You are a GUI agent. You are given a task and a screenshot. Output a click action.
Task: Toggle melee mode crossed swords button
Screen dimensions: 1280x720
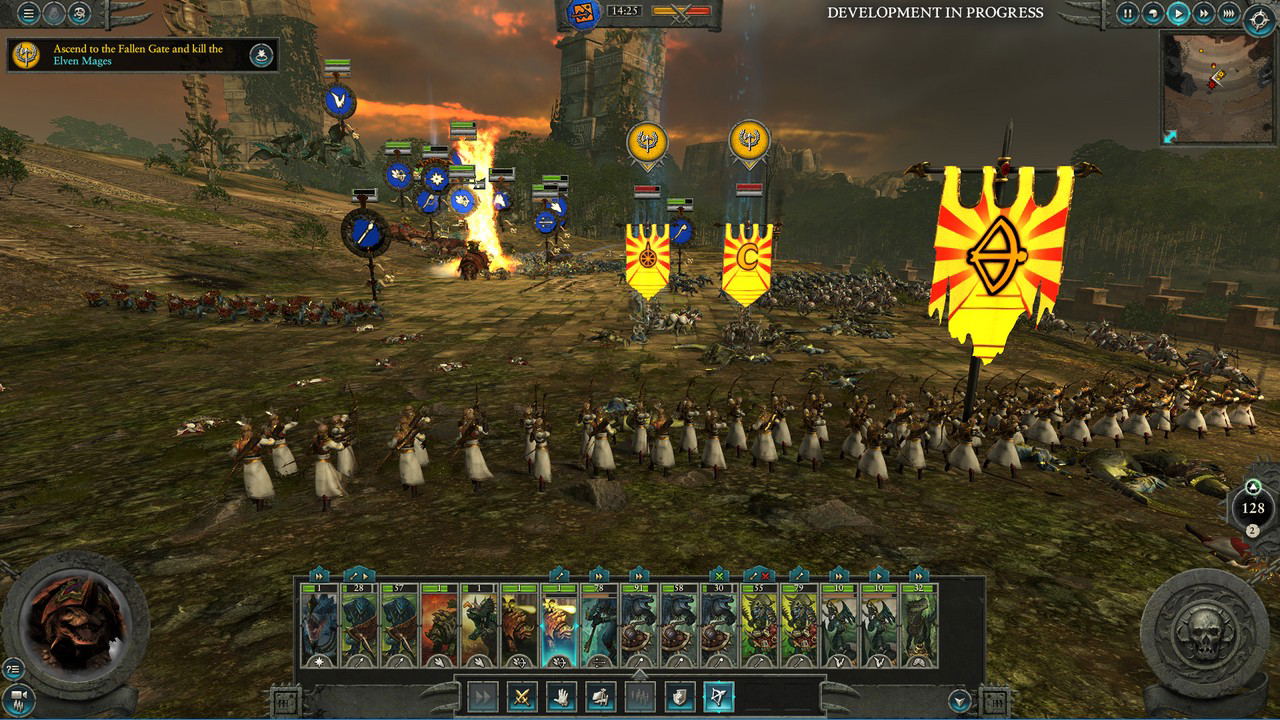[522, 695]
